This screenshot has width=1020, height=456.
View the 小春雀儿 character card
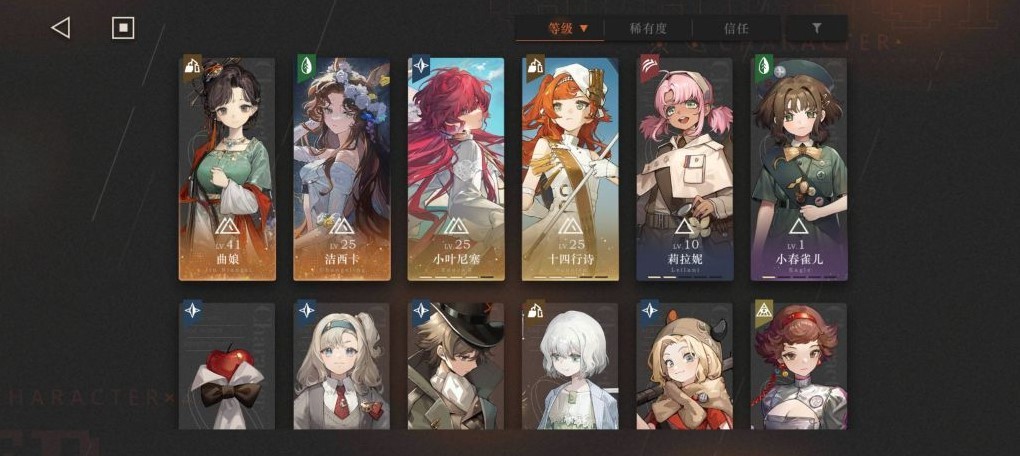pos(799,168)
